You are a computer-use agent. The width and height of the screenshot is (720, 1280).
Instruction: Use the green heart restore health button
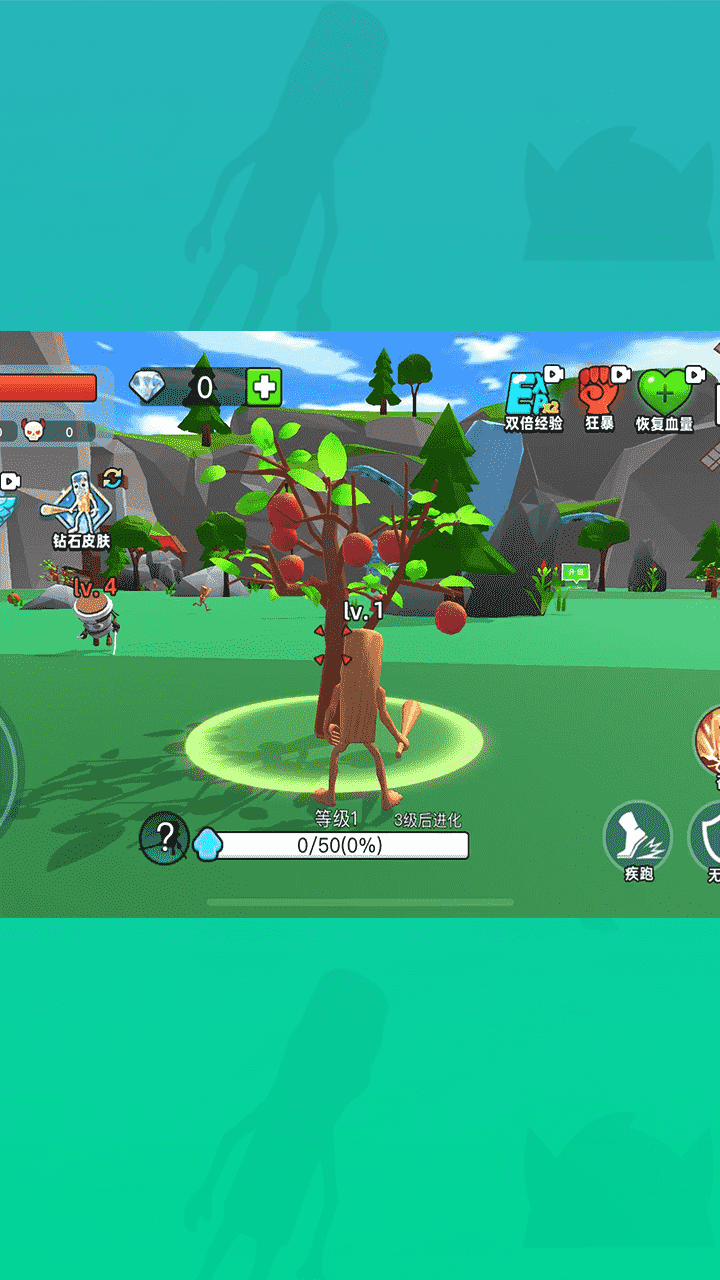665,397
